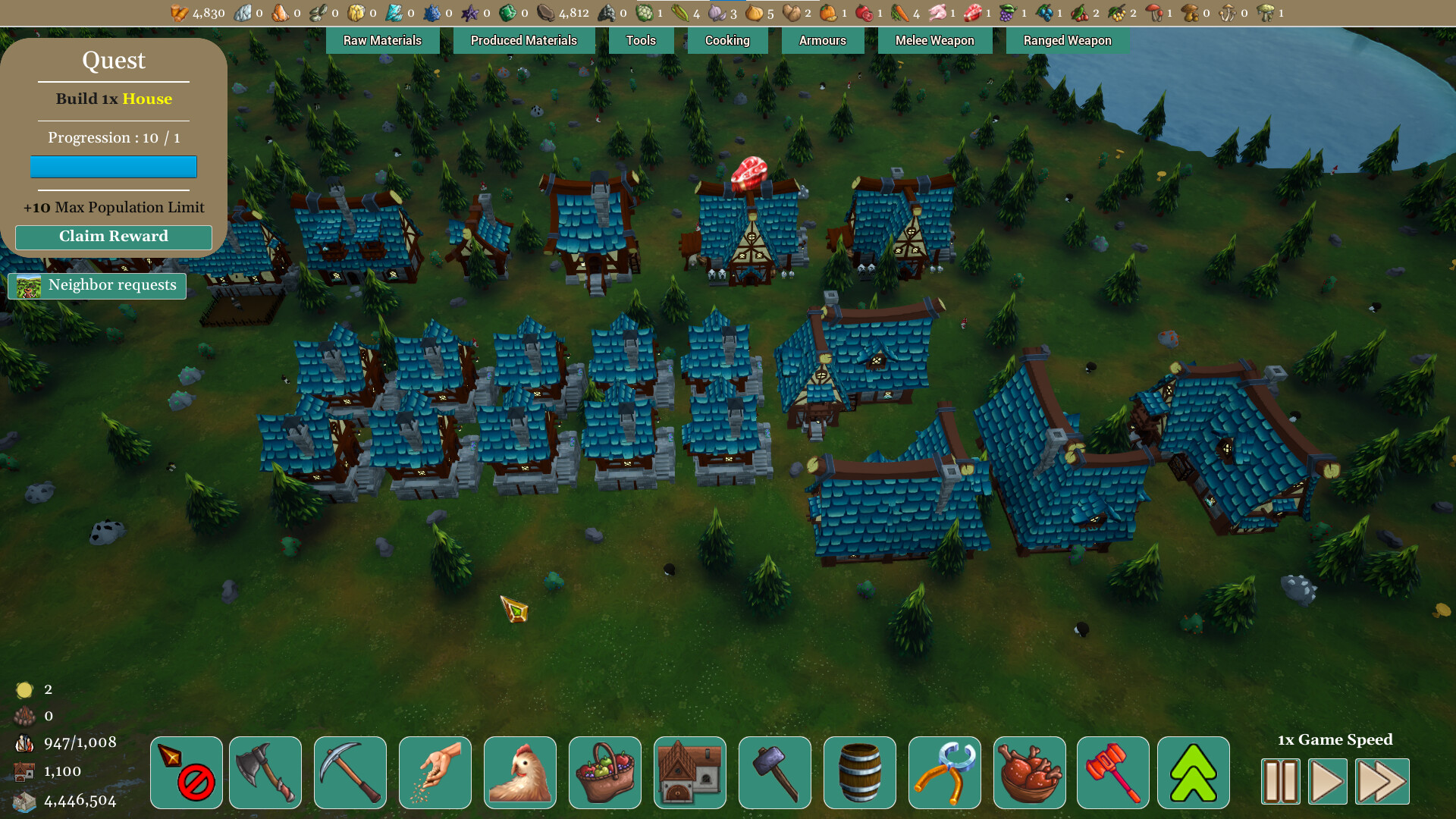This screenshot has height=819, width=1456.
Task: Open the Melee Weapon list
Action: (x=935, y=40)
